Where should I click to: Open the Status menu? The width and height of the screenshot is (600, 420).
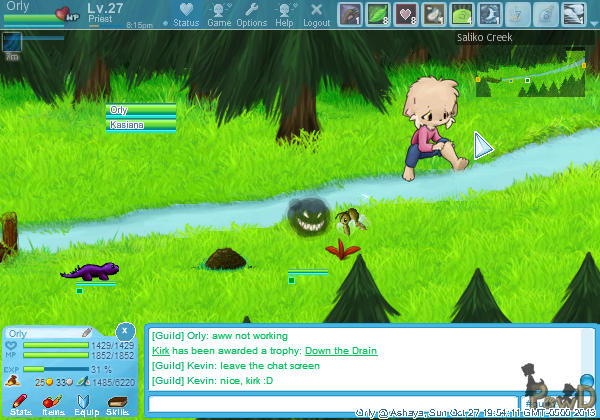186,14
